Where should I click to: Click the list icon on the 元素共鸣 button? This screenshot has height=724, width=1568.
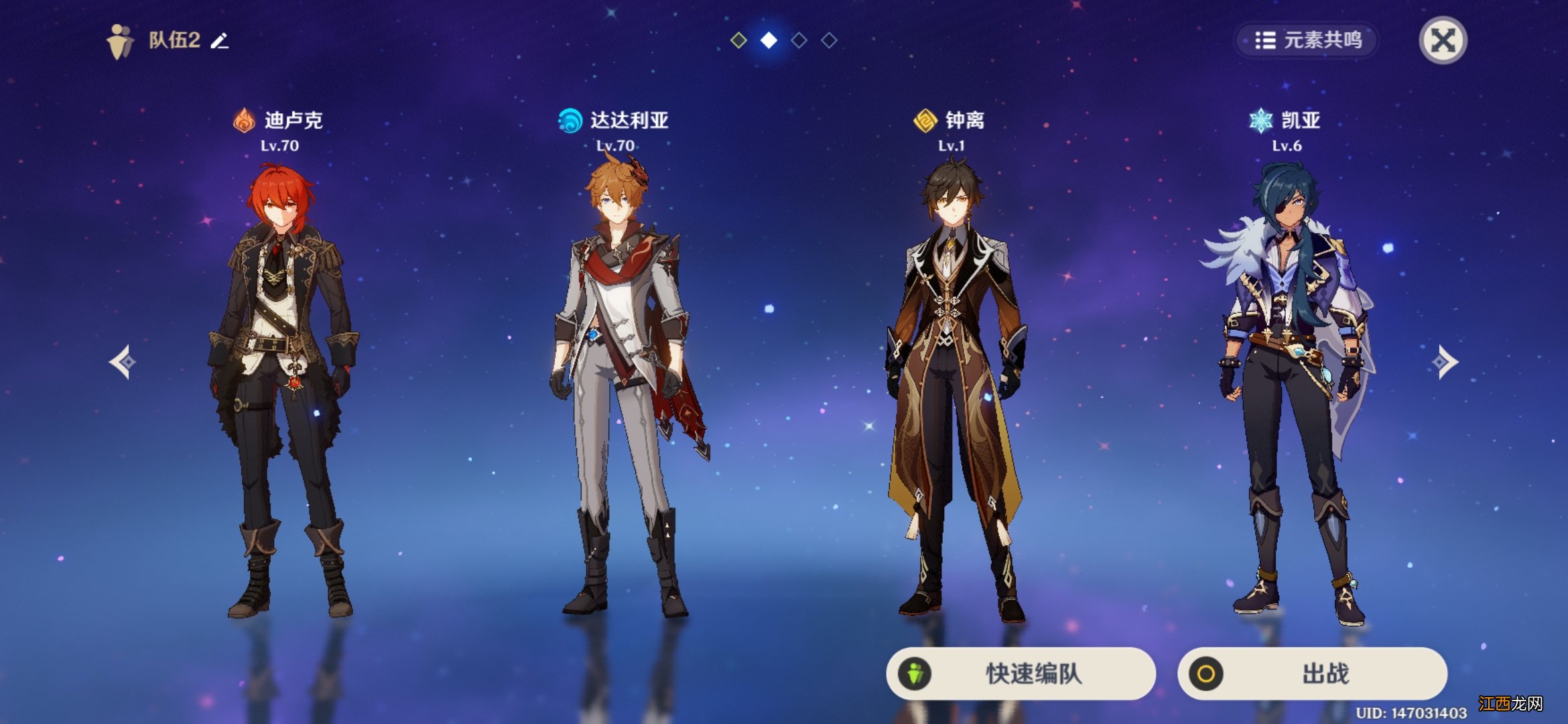pos(1265,39)
